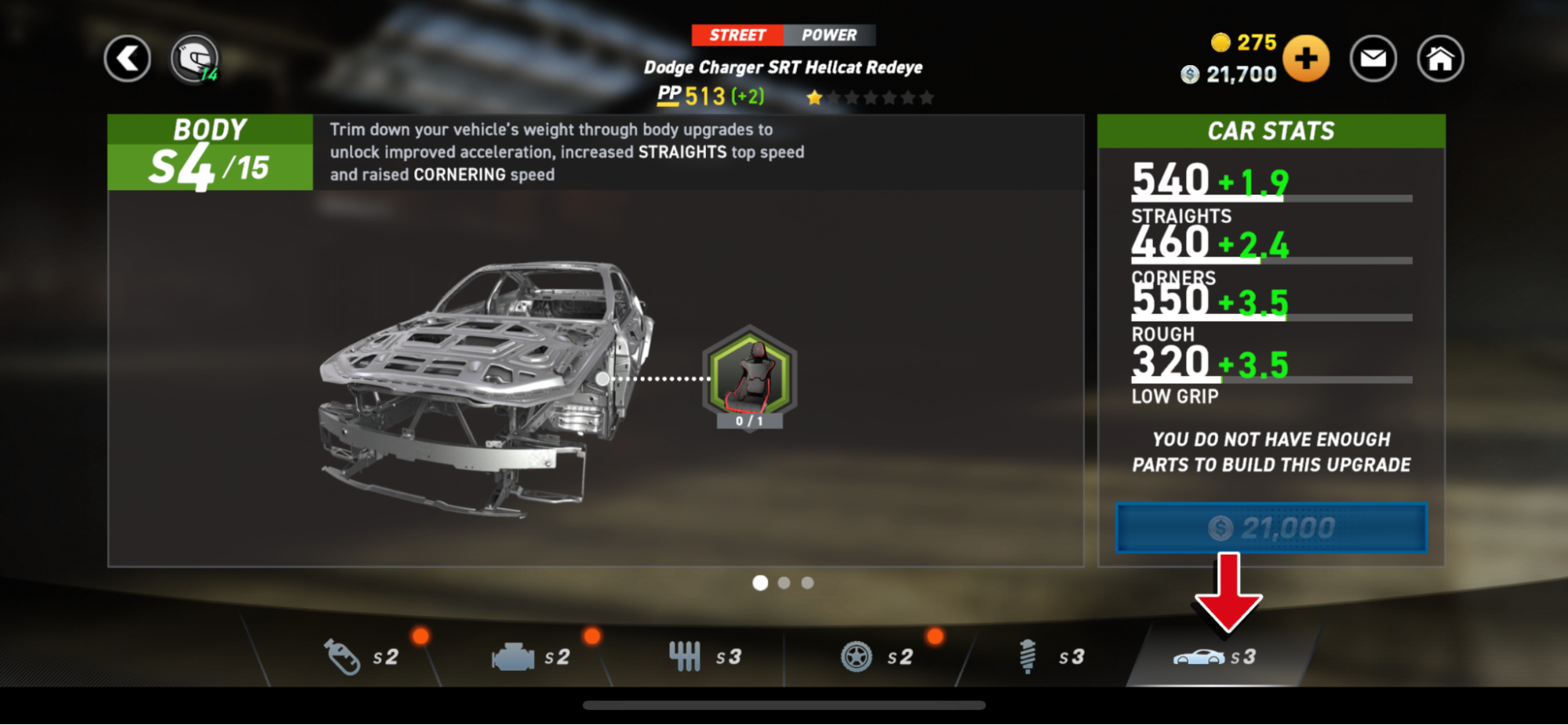Buy more gold with the plus button
Image resolution: width=1568 pixels, height=725 pixels.
click(x=1306, y=58)
